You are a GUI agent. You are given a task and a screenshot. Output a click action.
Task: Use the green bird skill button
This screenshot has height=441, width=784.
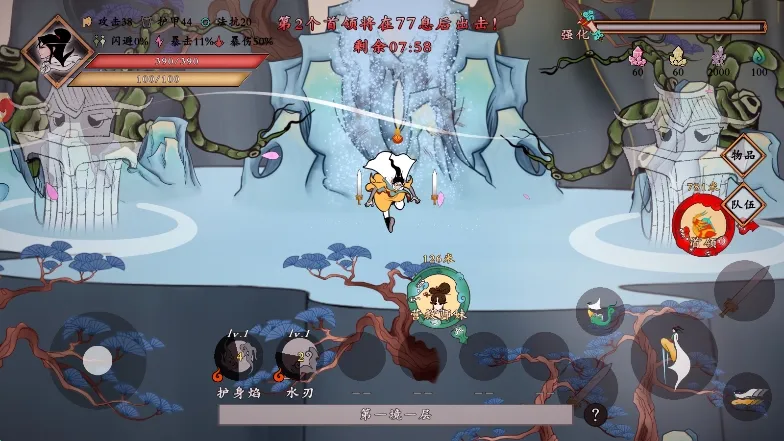tap(599, 311)
